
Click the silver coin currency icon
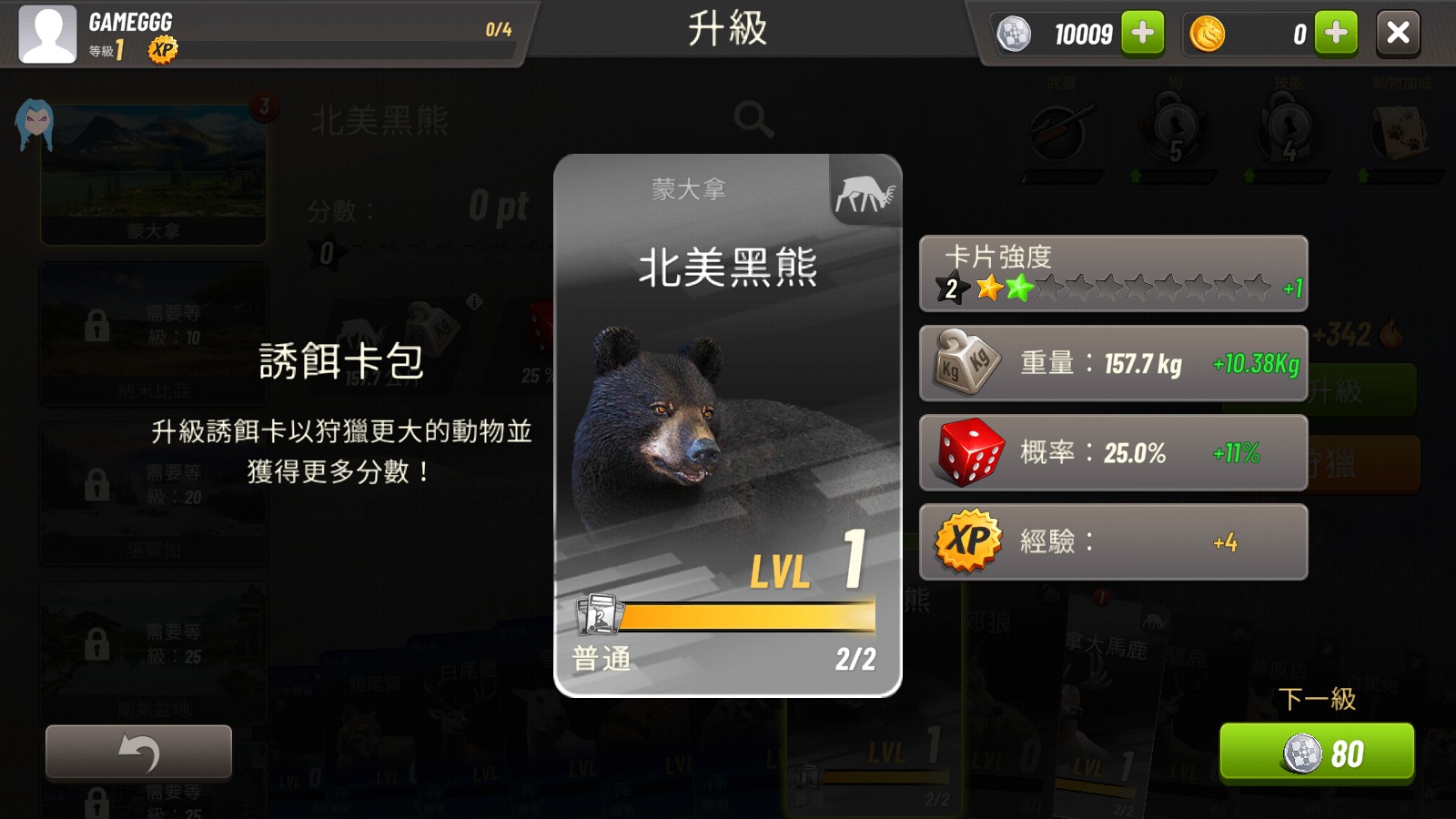coord(1013,34)
